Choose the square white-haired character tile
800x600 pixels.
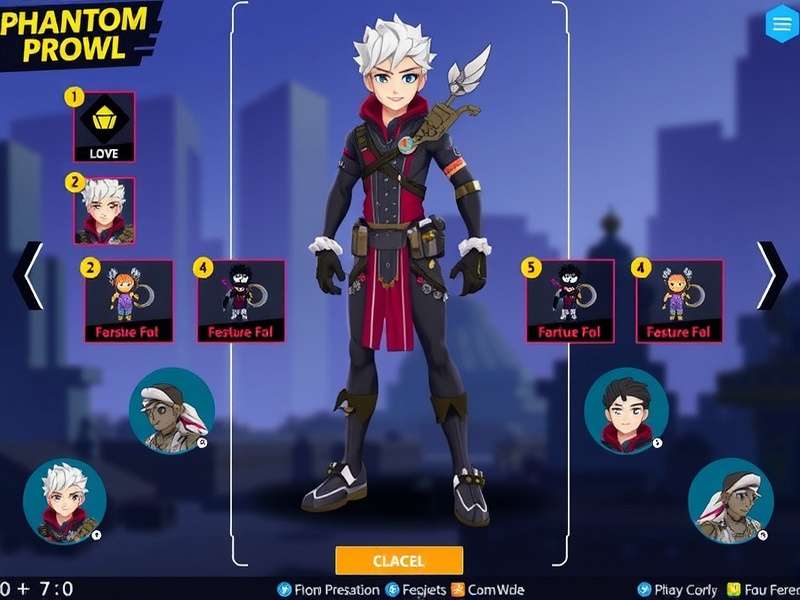click(104, 211)
